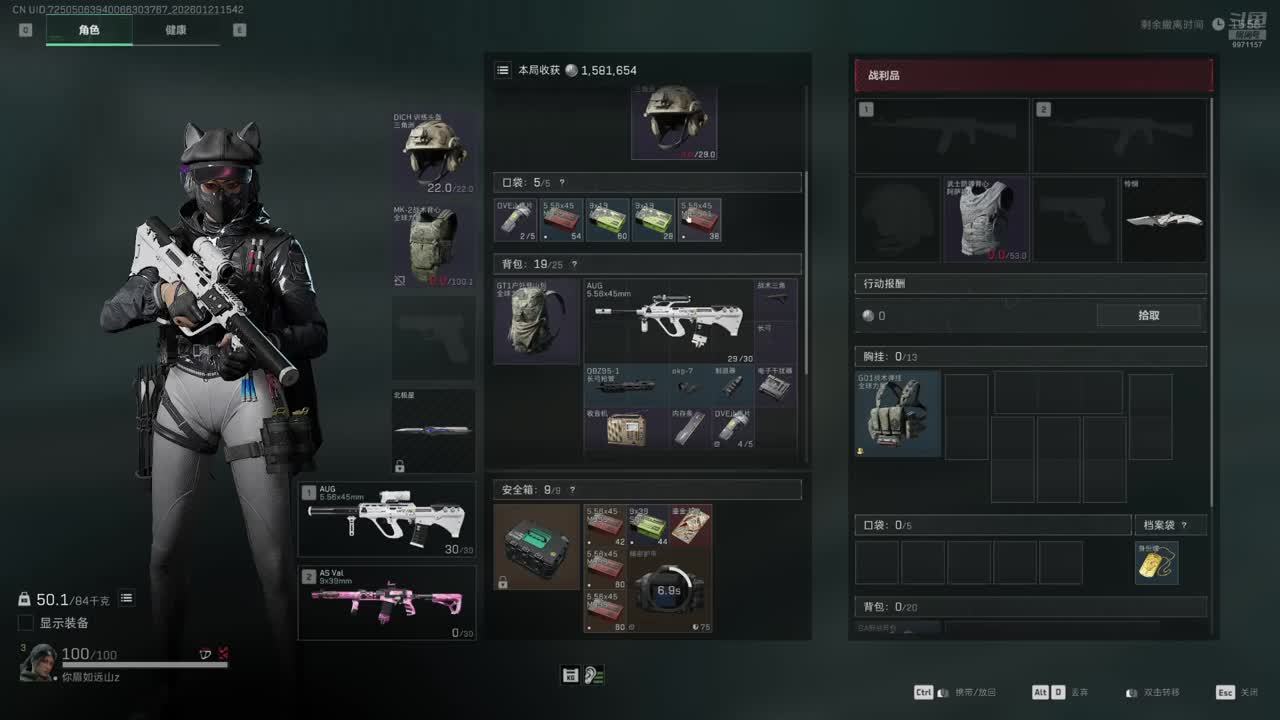Click the KG weight sort icon
1280x720 pixels.
coord(570,675)
